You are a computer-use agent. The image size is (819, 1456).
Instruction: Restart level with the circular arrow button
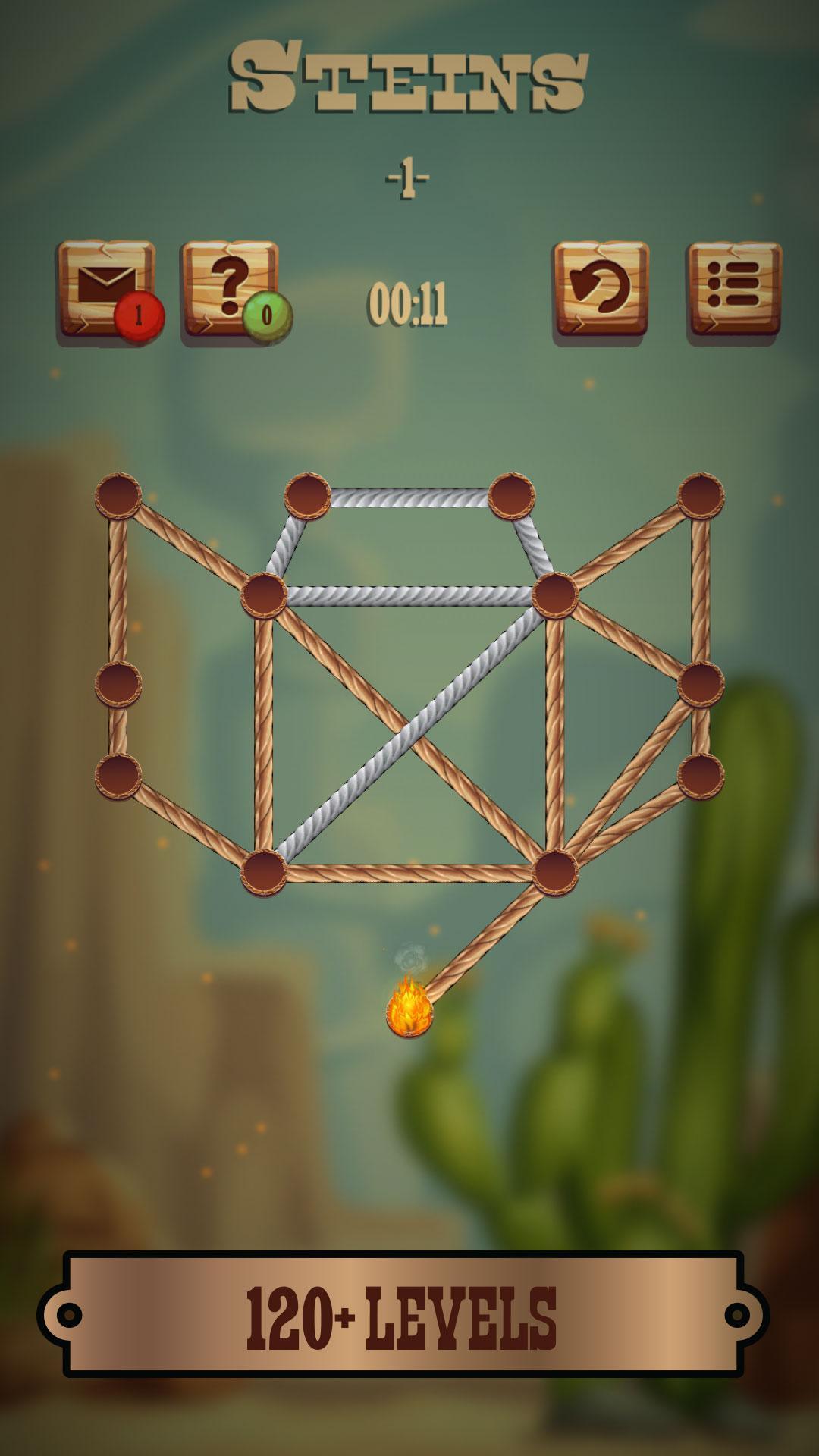(x=601, y=289)
